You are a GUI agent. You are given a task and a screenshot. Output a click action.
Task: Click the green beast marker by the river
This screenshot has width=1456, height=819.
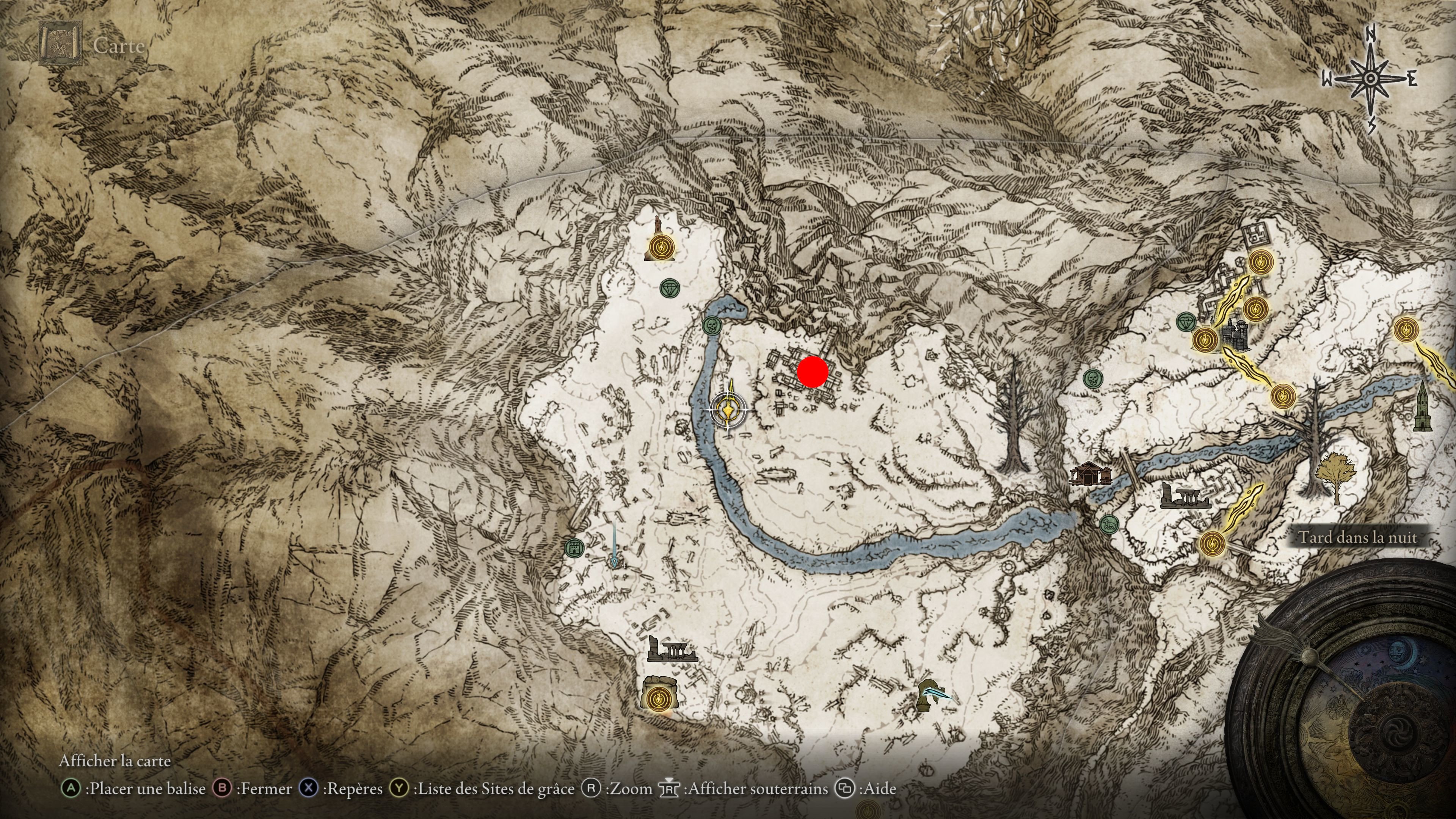point(1109,524)
